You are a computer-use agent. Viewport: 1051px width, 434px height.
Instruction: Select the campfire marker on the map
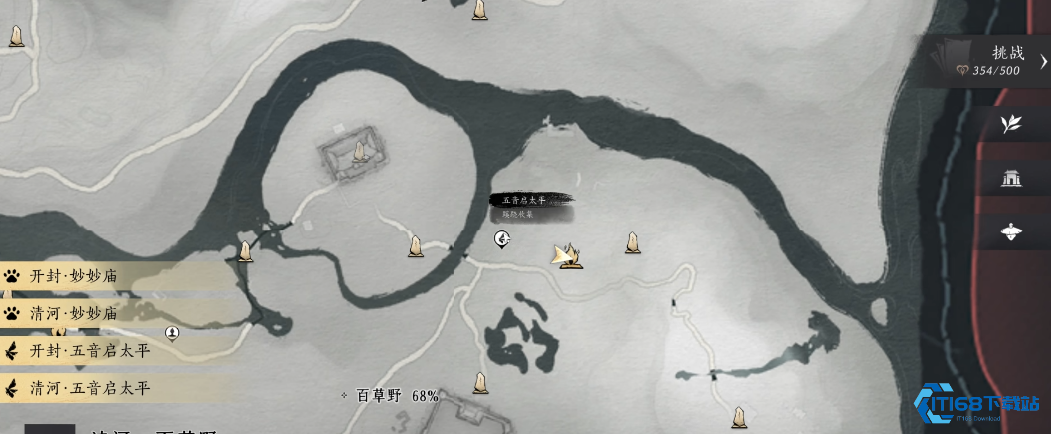(569, 257)
